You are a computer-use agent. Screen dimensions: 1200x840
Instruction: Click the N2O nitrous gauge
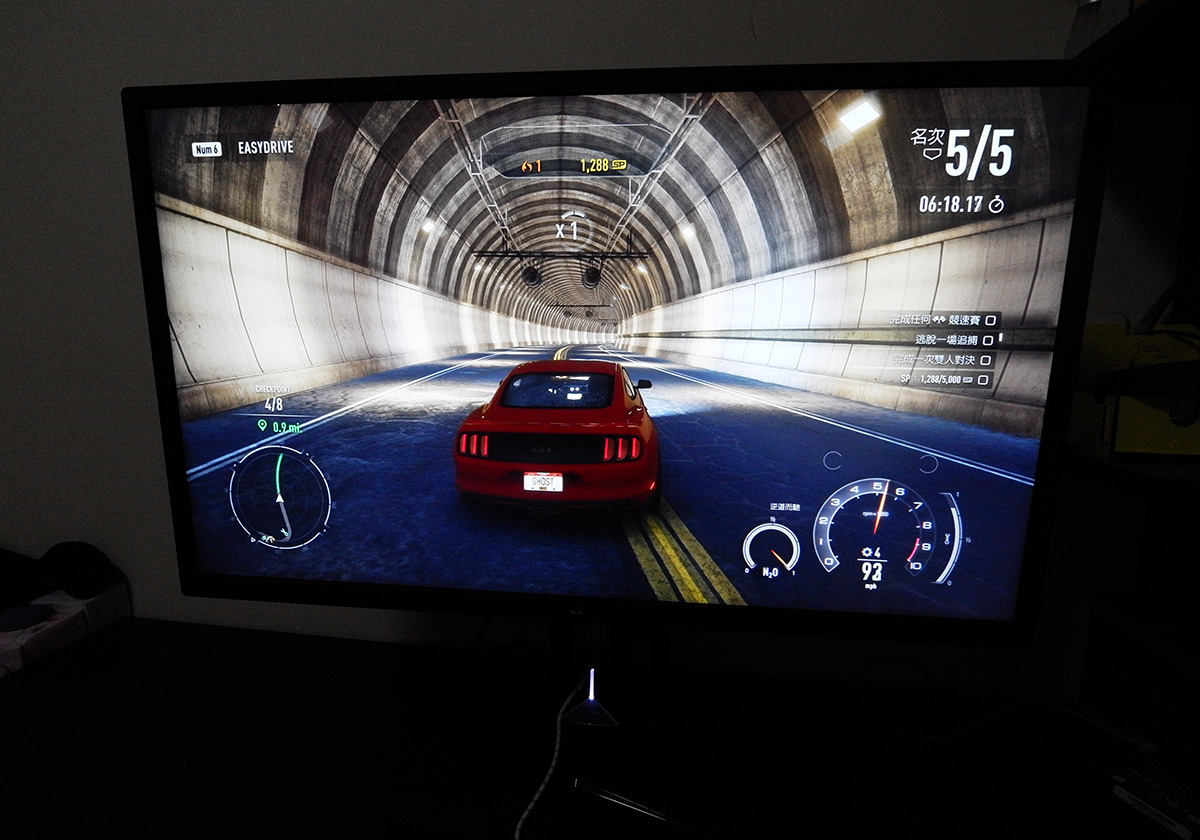(771, 548)
